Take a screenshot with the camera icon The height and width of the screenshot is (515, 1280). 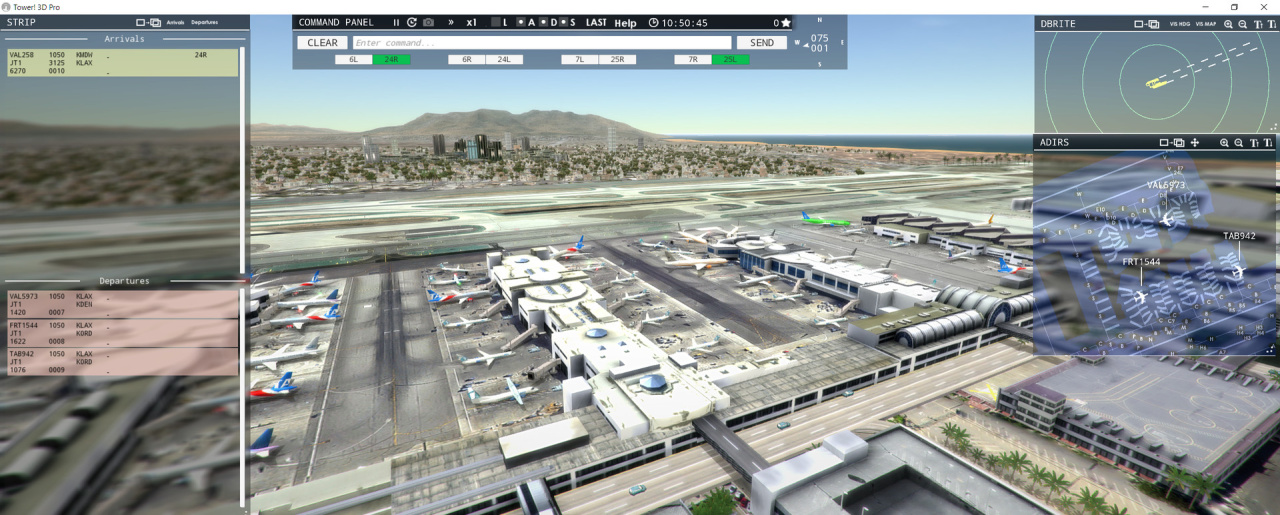[x=428, y=23]
